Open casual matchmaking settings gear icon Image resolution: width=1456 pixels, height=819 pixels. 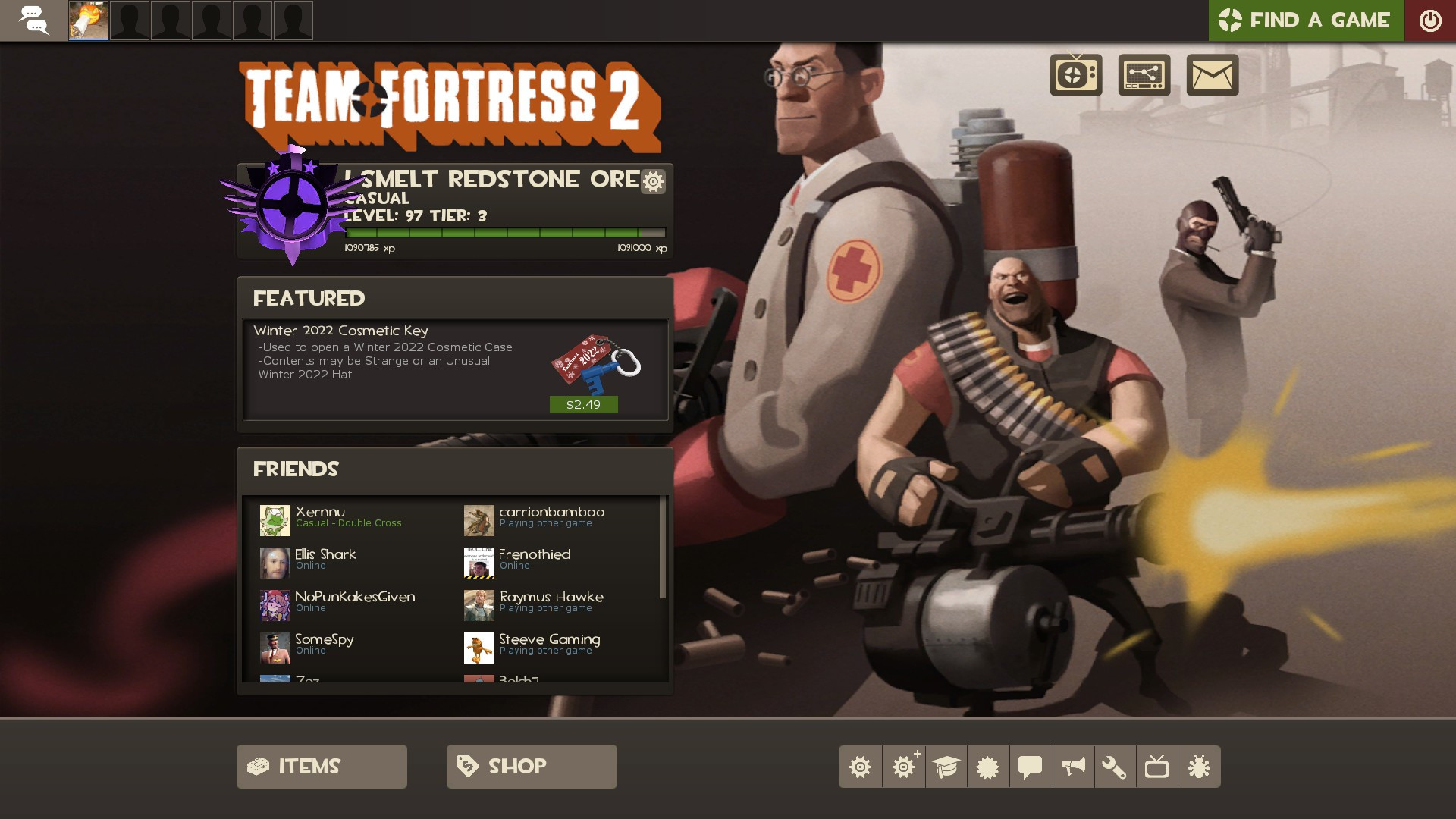652,182
